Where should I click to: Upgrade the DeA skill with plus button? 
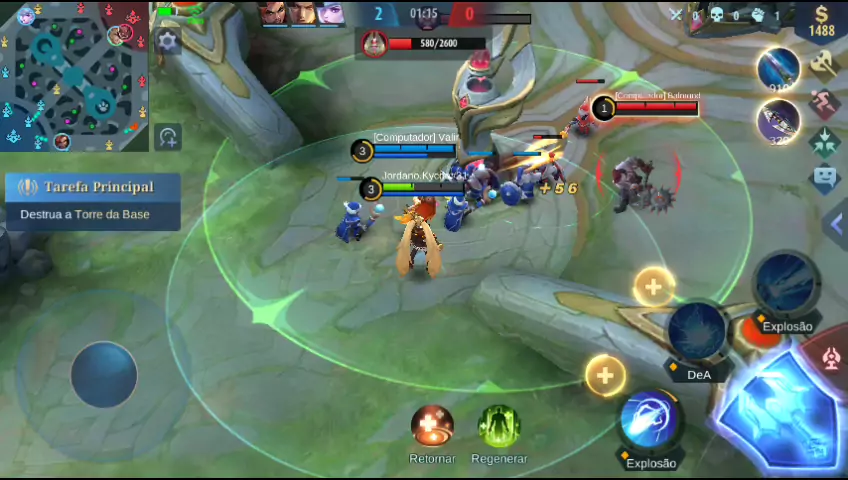coord(653,288)
